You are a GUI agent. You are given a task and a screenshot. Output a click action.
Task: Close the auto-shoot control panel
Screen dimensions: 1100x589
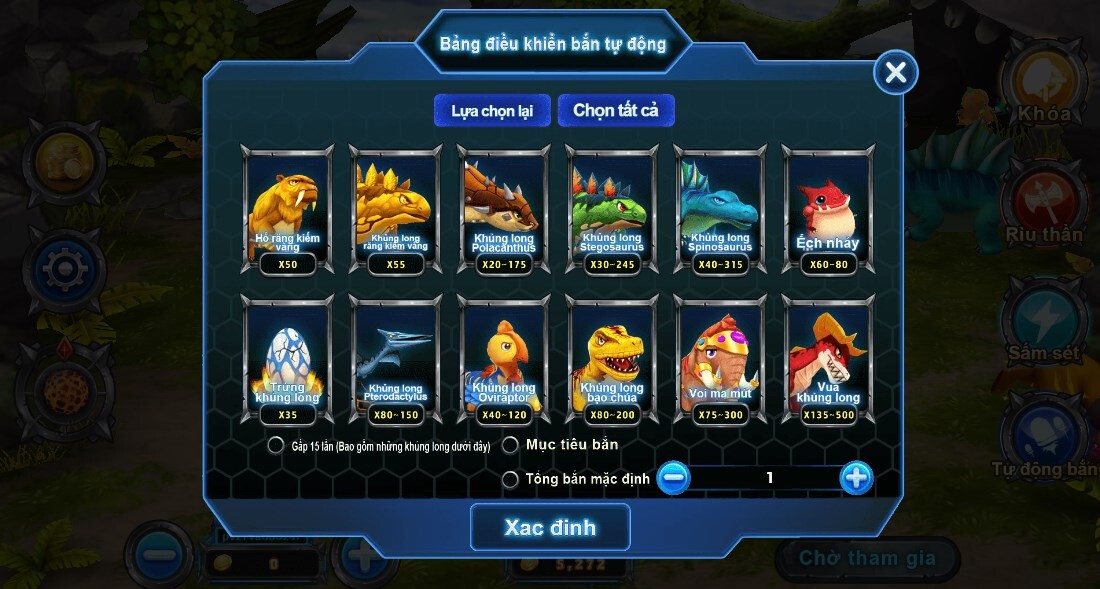click(895, 72)
